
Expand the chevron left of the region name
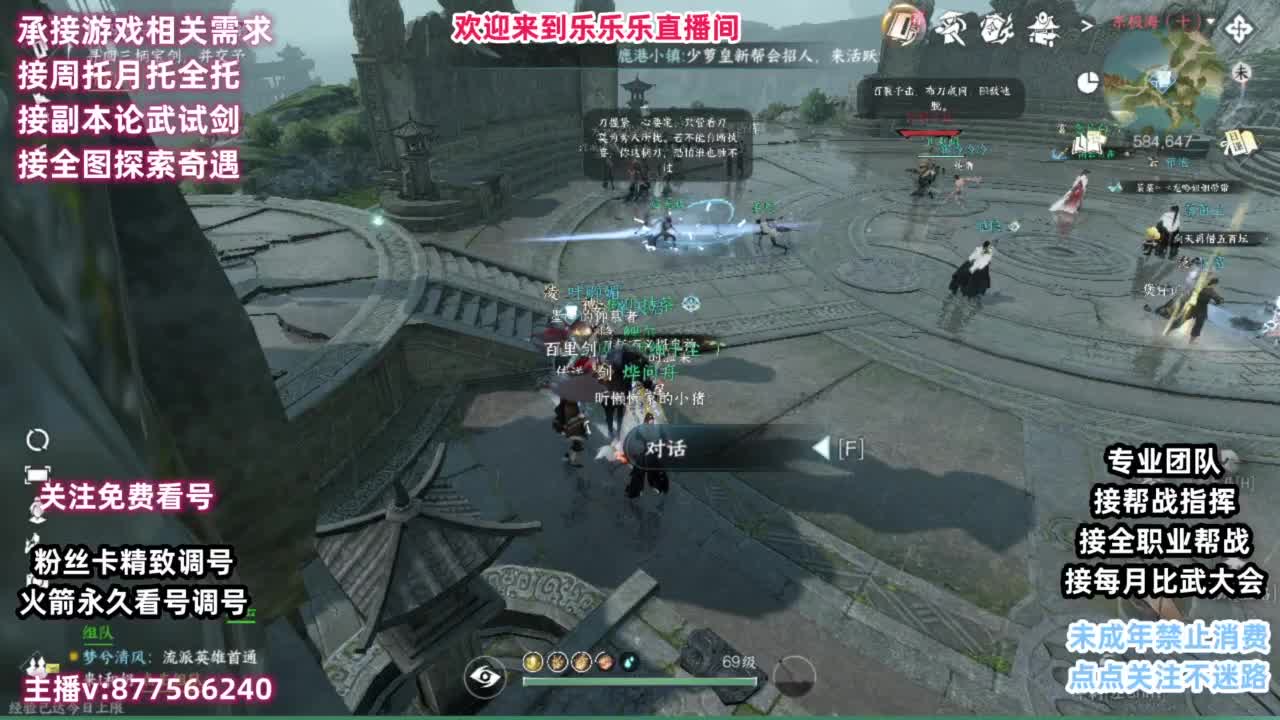point(1085,25)
